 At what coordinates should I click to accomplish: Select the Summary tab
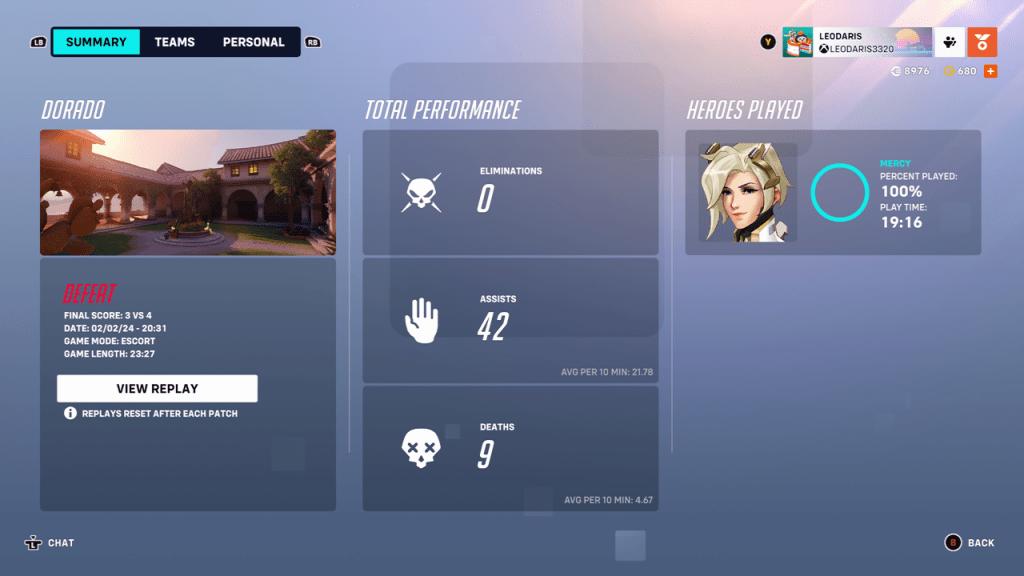96,42
